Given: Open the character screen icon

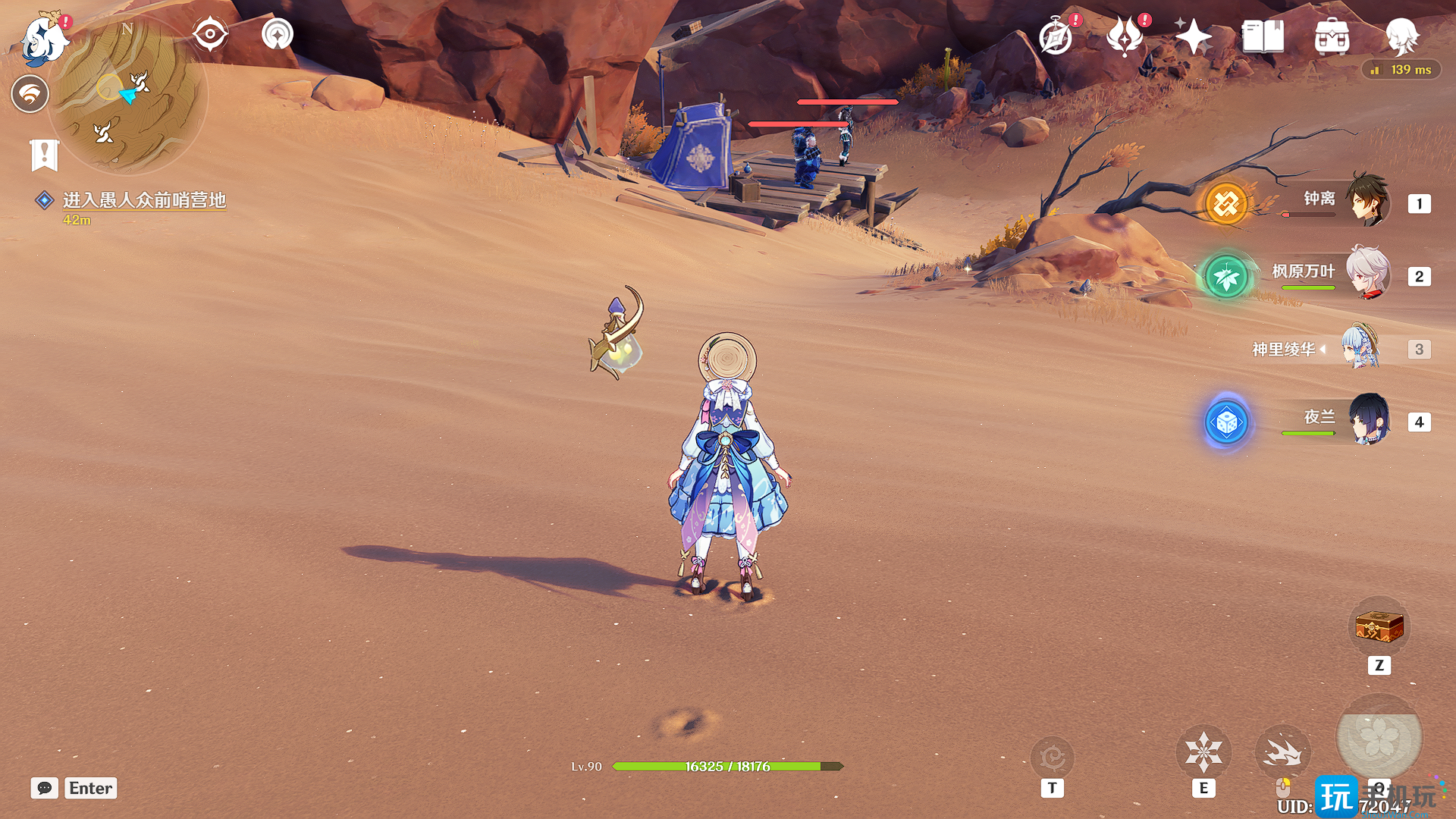Looking at the screenshot, I should click(x=1401, y=36).
